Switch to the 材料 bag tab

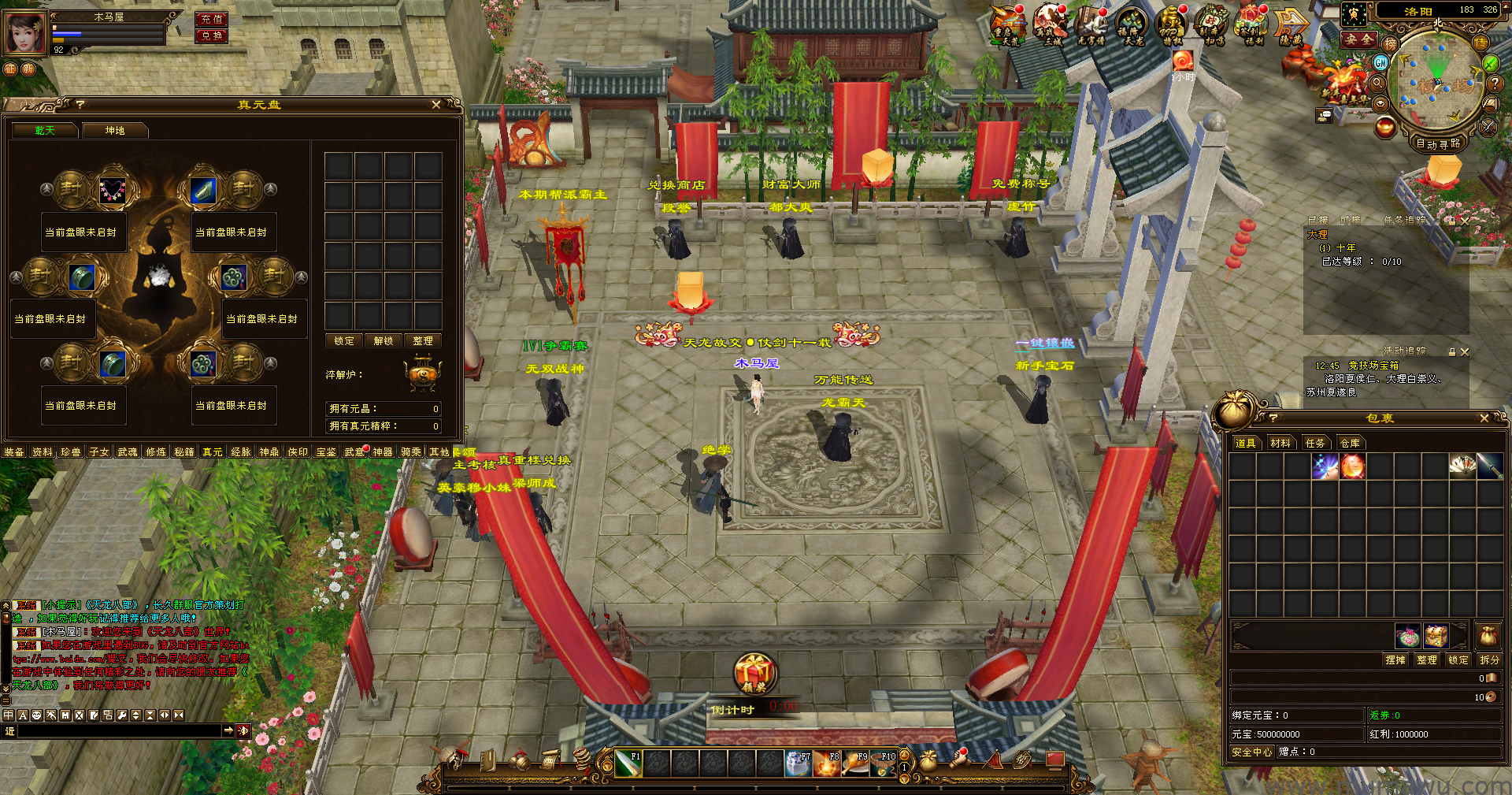[x=1280, y=444]
